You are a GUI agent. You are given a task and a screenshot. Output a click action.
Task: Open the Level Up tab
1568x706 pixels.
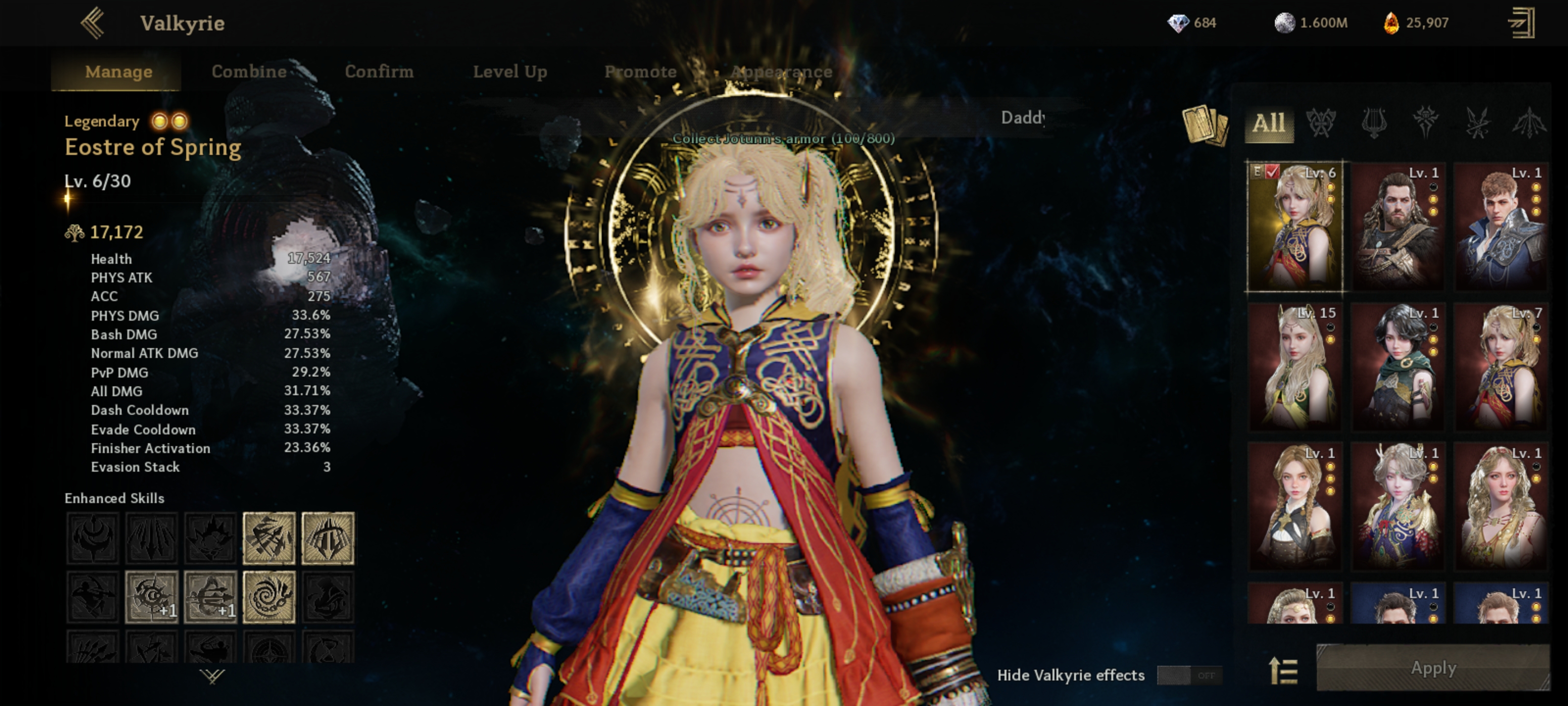click(x=510, y=71)
